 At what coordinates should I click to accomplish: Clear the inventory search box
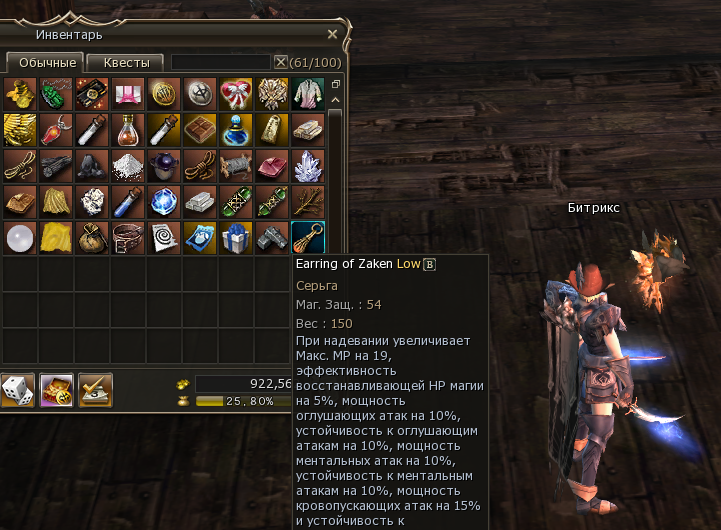click(x=281, y=62)
